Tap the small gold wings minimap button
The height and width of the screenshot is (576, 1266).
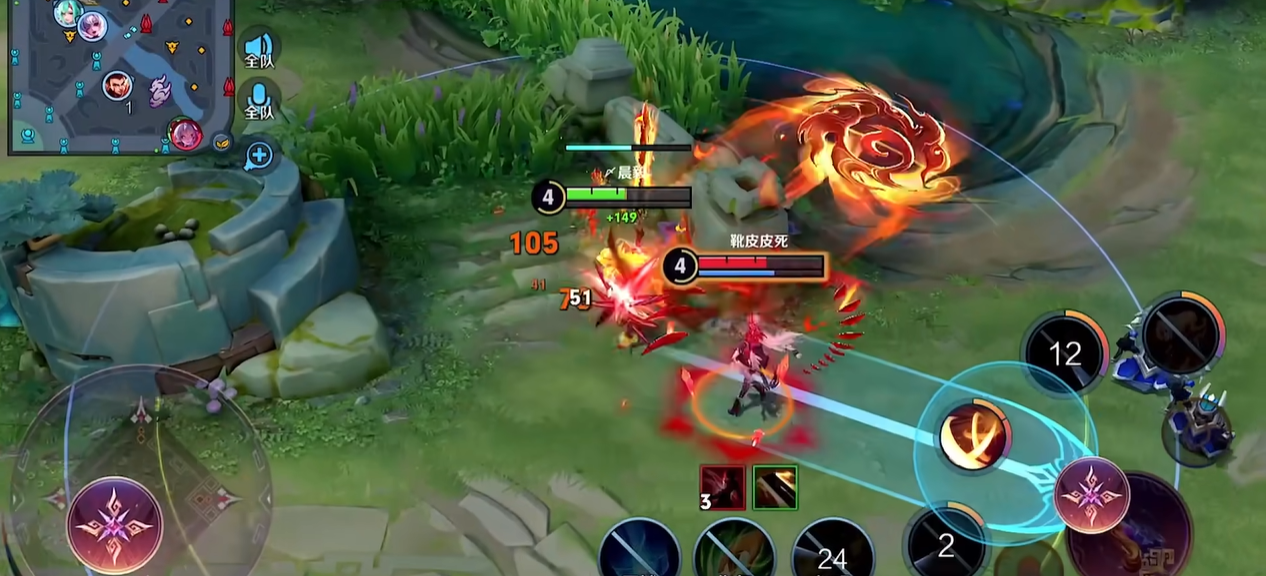pyautogui.click(x=221, y=141)
